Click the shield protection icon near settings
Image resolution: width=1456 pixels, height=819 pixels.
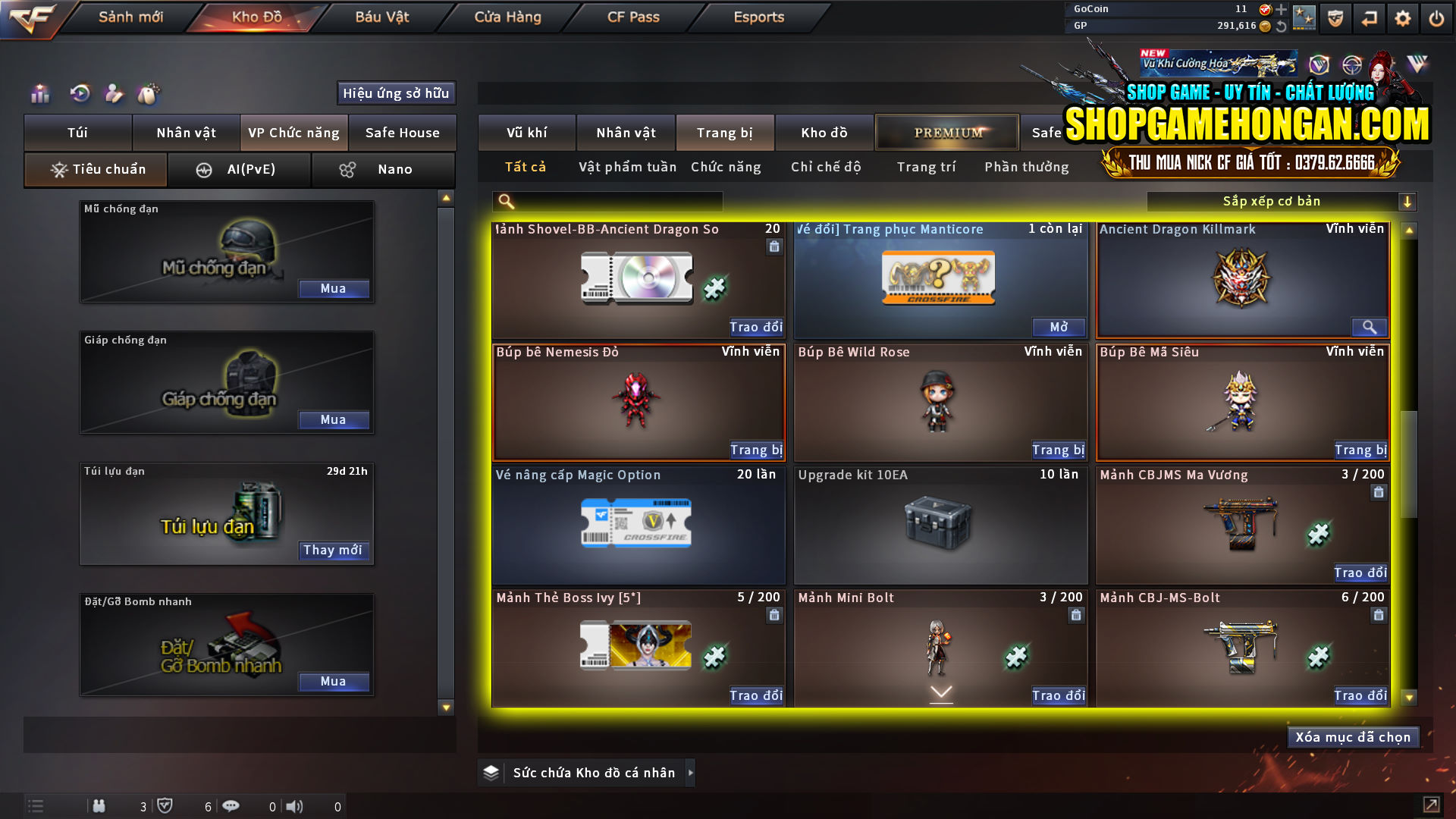point(1335,18)
